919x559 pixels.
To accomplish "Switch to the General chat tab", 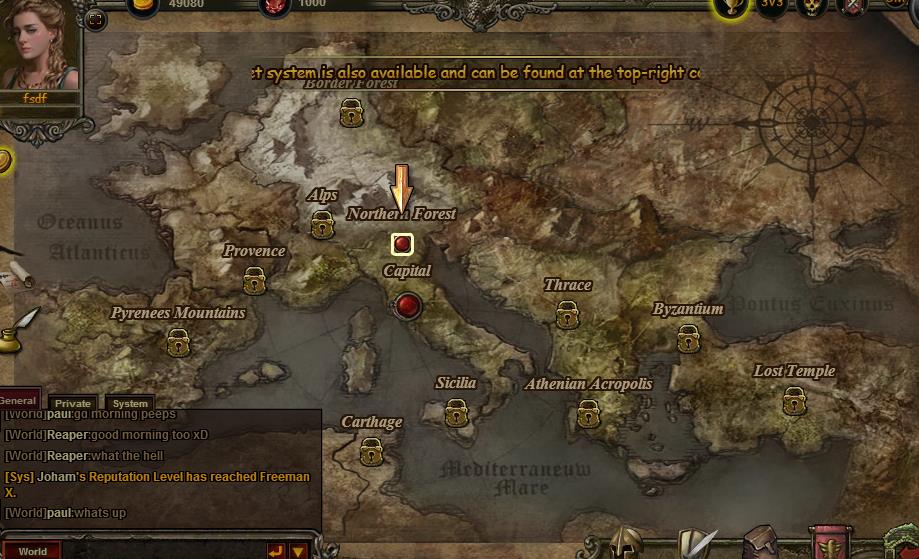I will (18, 400).
